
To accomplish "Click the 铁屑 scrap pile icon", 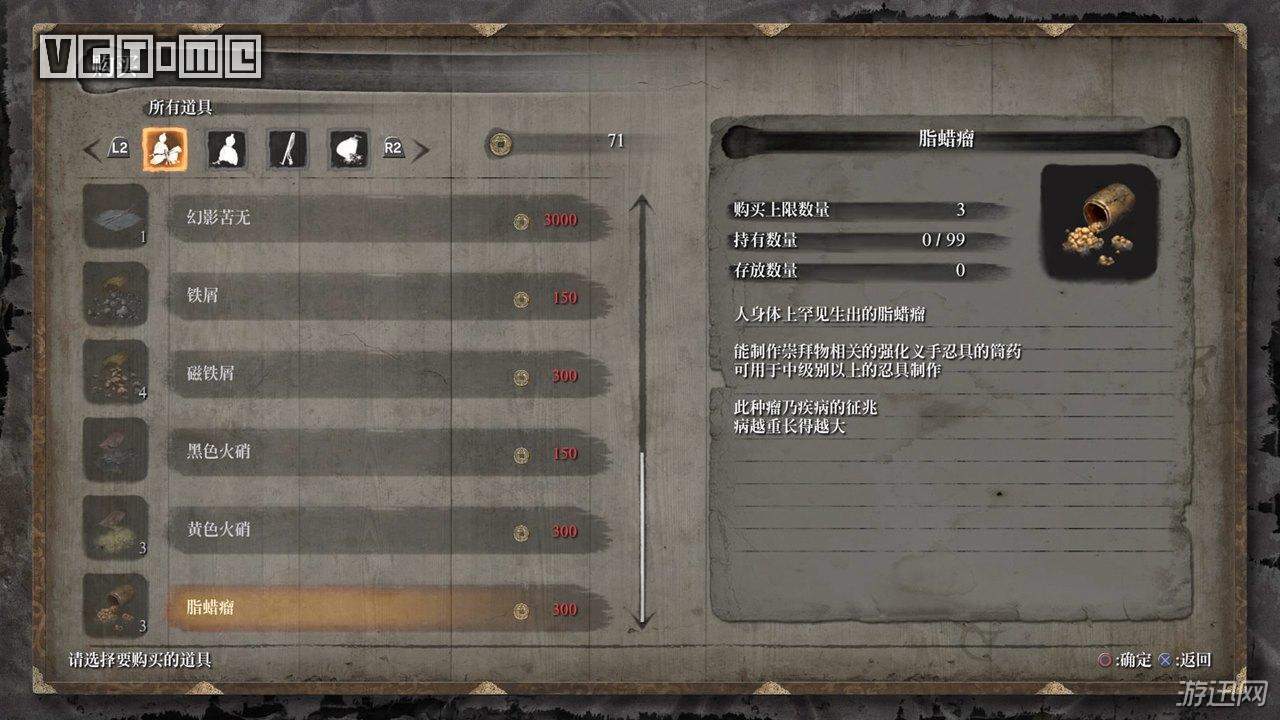I will click(115, 295).
